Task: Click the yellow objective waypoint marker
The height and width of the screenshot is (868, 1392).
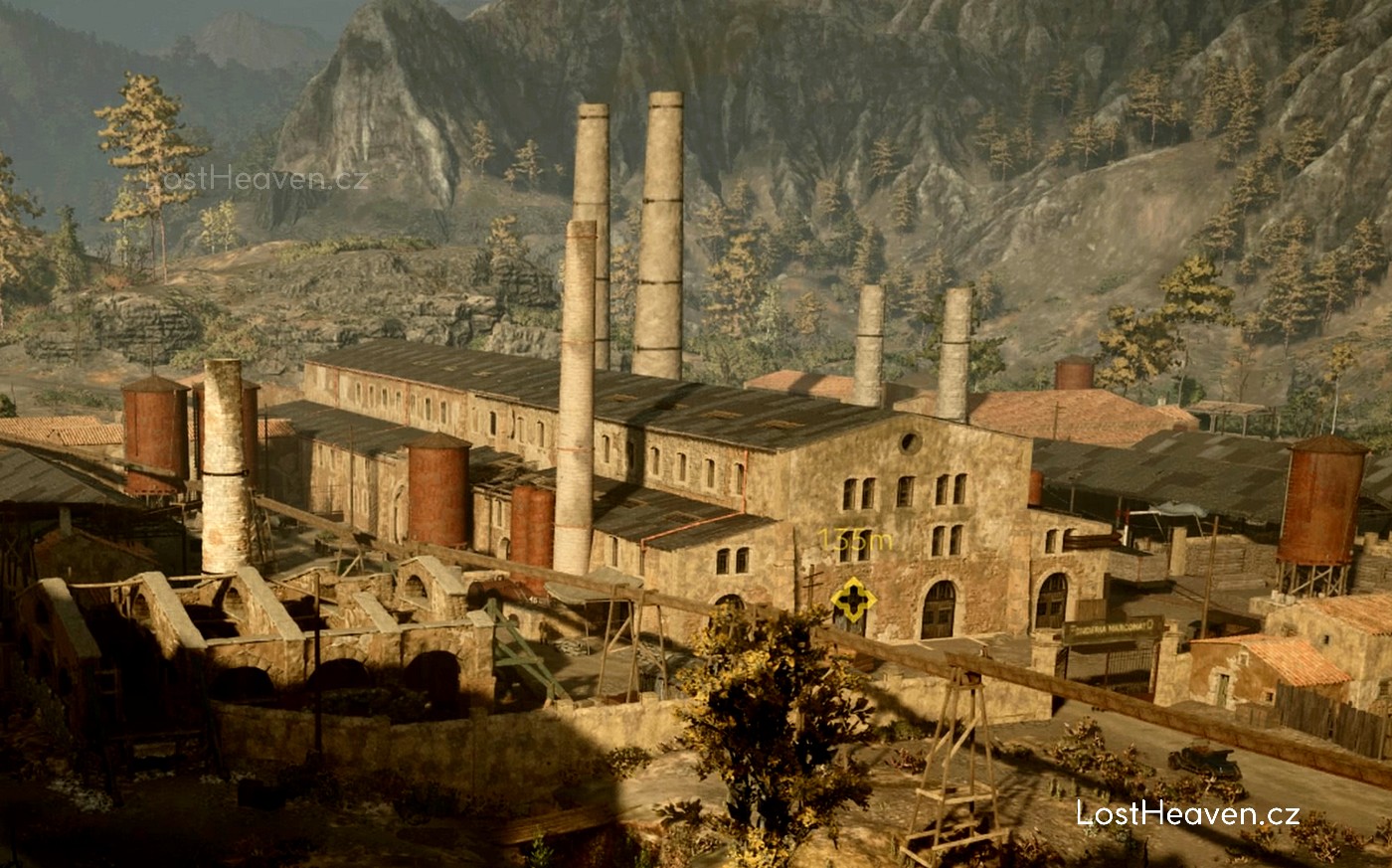Action: [x=853, y=600]
